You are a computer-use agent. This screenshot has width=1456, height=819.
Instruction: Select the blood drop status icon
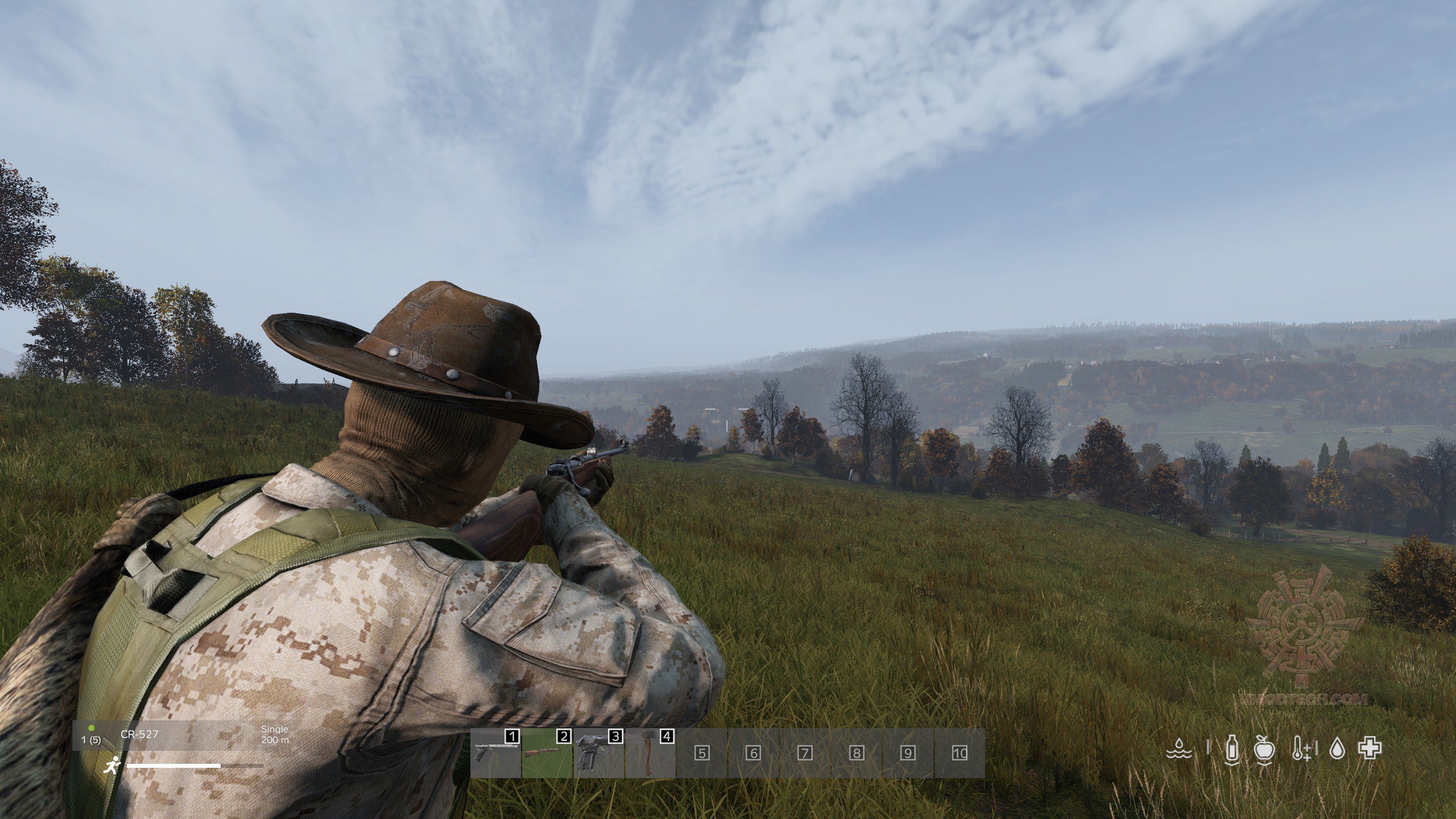pyautogui.click(x=1336, y=748)
